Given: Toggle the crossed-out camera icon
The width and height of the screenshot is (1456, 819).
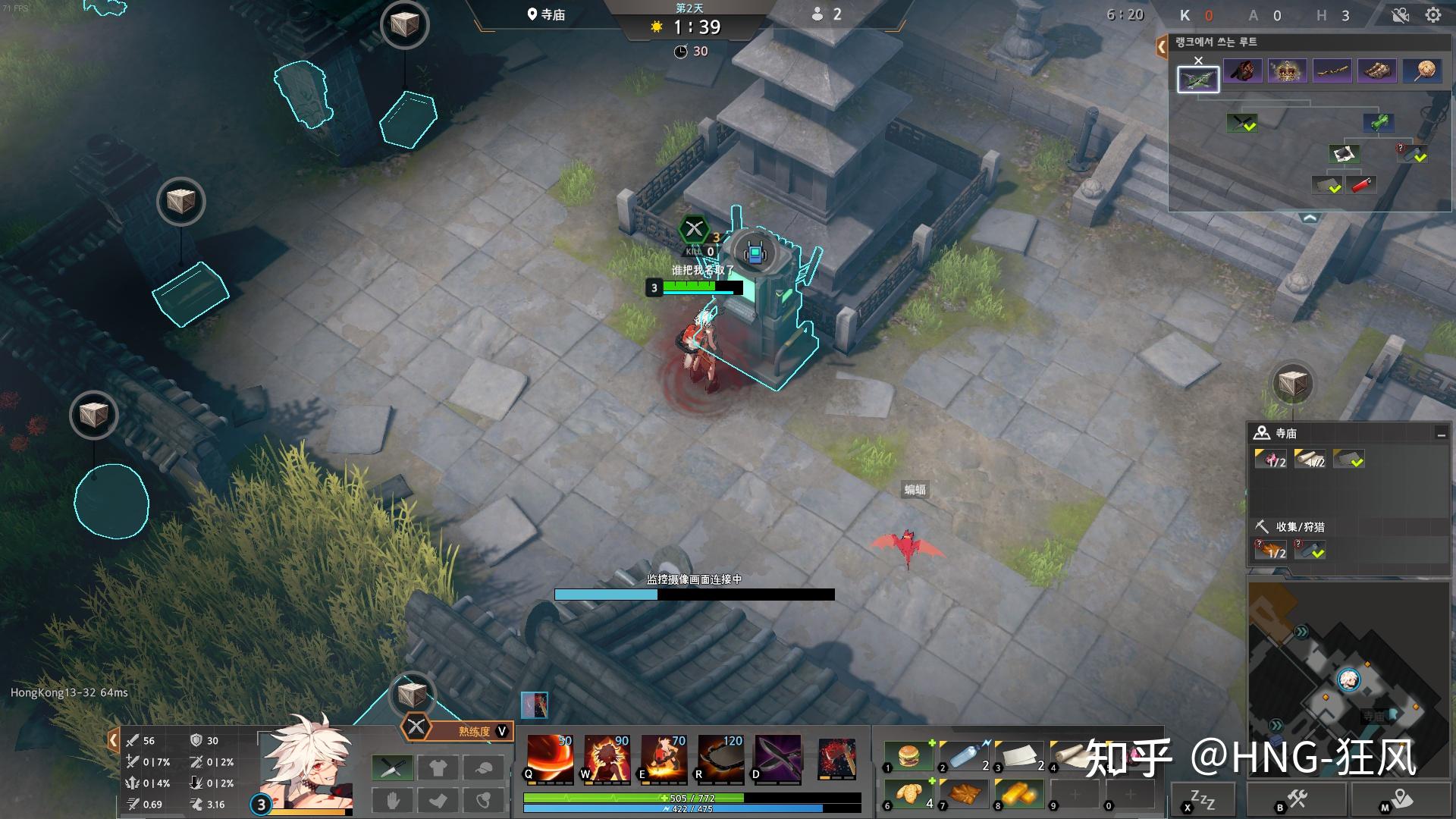Looking at the screenshot, I should click(1400, 15).
